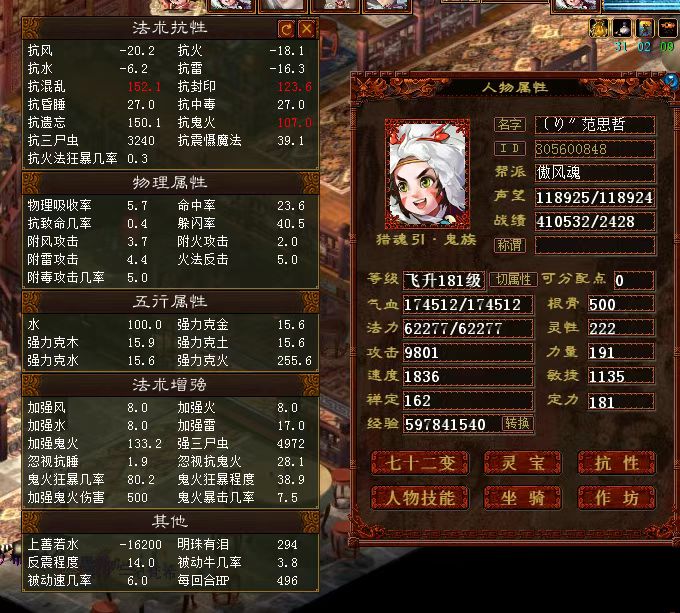Open the 灵宝 treasure panel
This screenshot has height=613, width=680.
(x=522, y=463)
